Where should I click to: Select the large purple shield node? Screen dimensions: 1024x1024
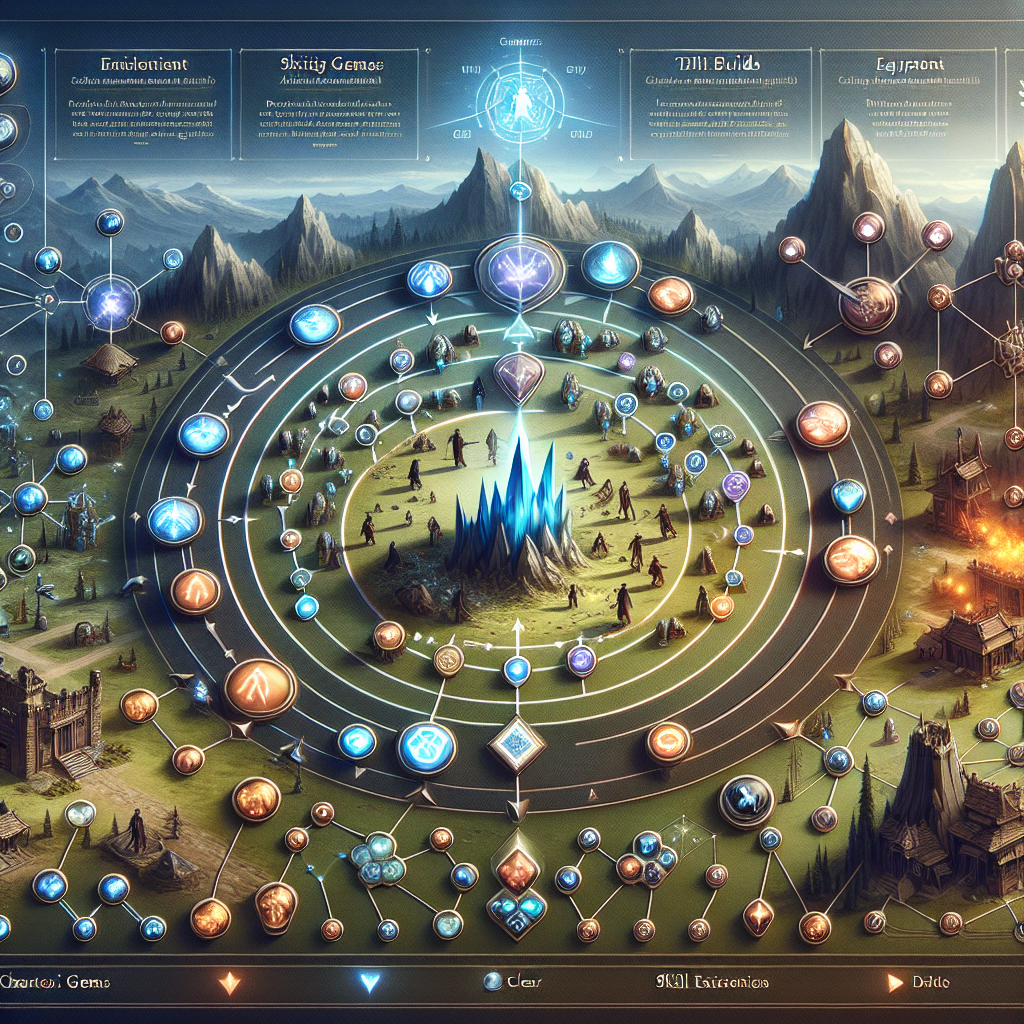pyautogui.click(x=519, y=271)
